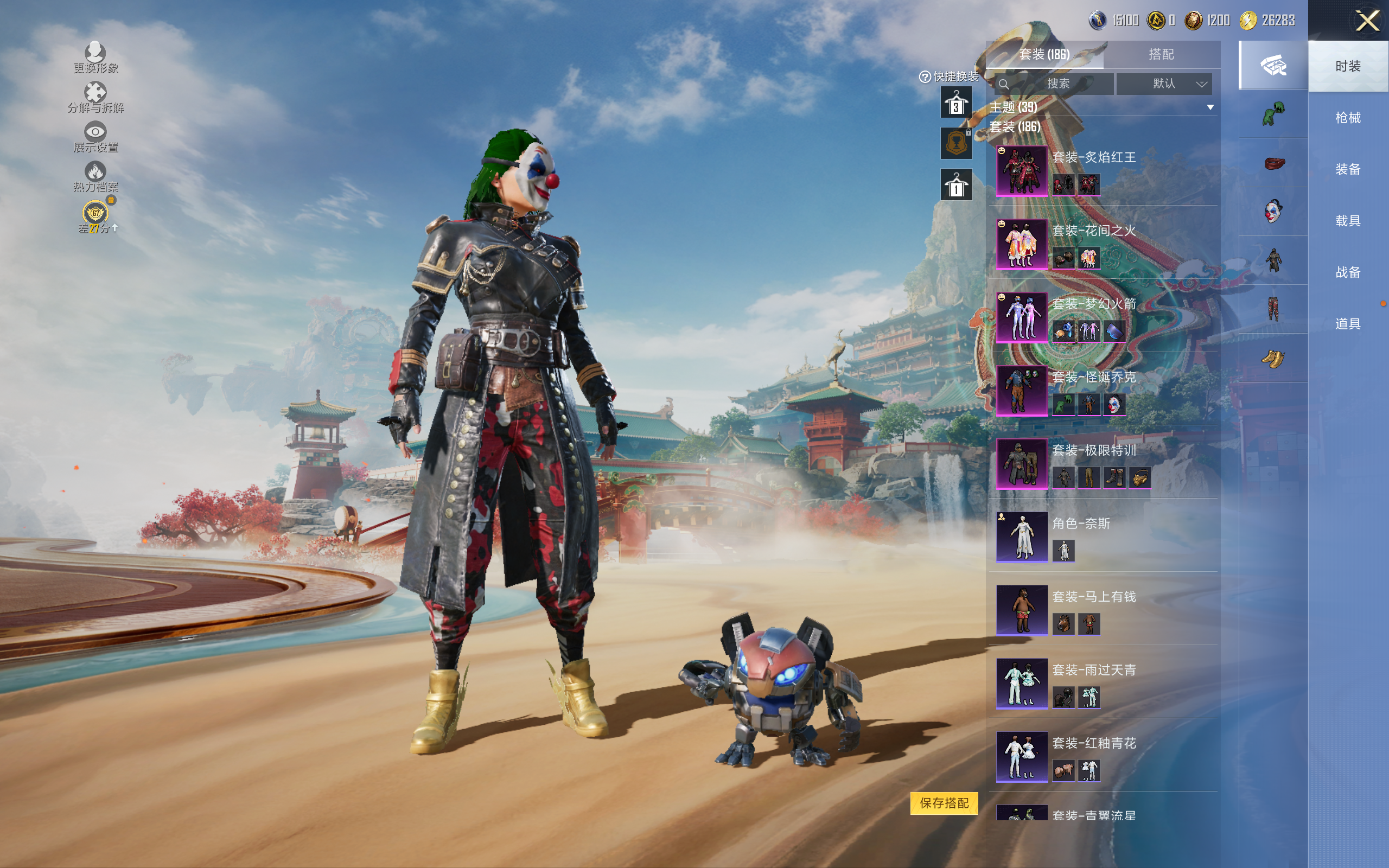
Task: Save the outfit with 保存搭配
Action: coord(944,803)
